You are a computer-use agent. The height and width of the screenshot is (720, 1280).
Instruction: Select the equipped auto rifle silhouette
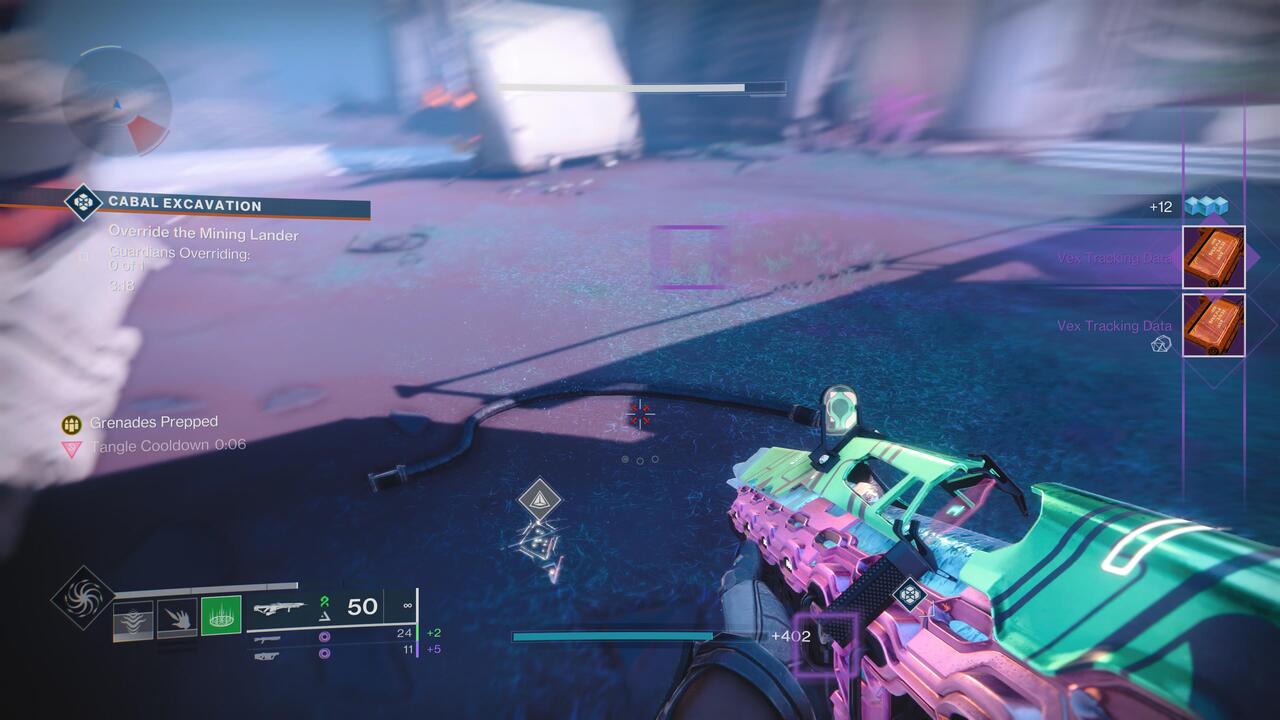click(x=283, y=605)
